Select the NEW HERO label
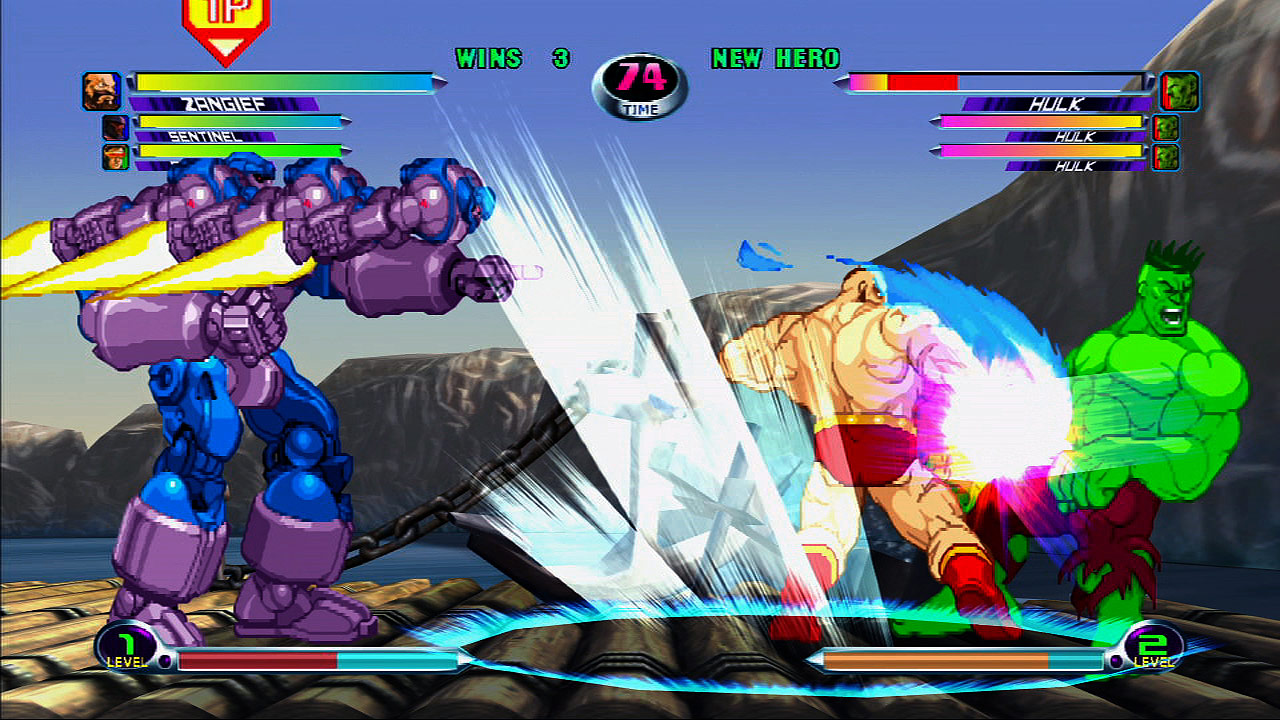1280x720 pixels. [x=774, y=58]
